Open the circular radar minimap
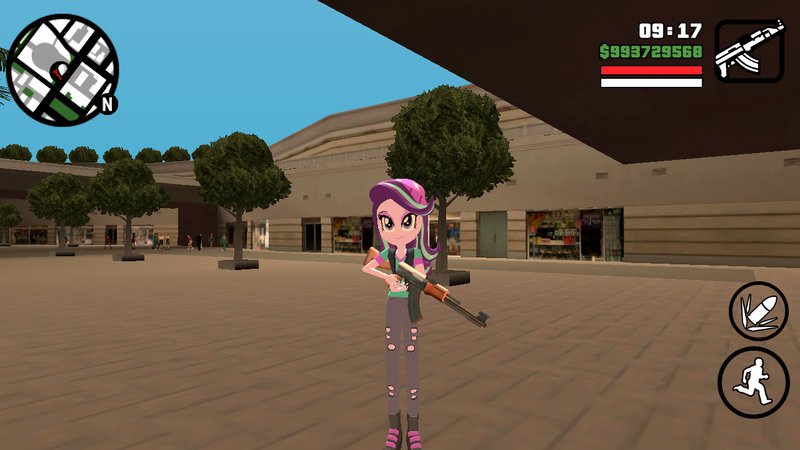The width and height of the screenshot is (800, 450). coord(62,69)
